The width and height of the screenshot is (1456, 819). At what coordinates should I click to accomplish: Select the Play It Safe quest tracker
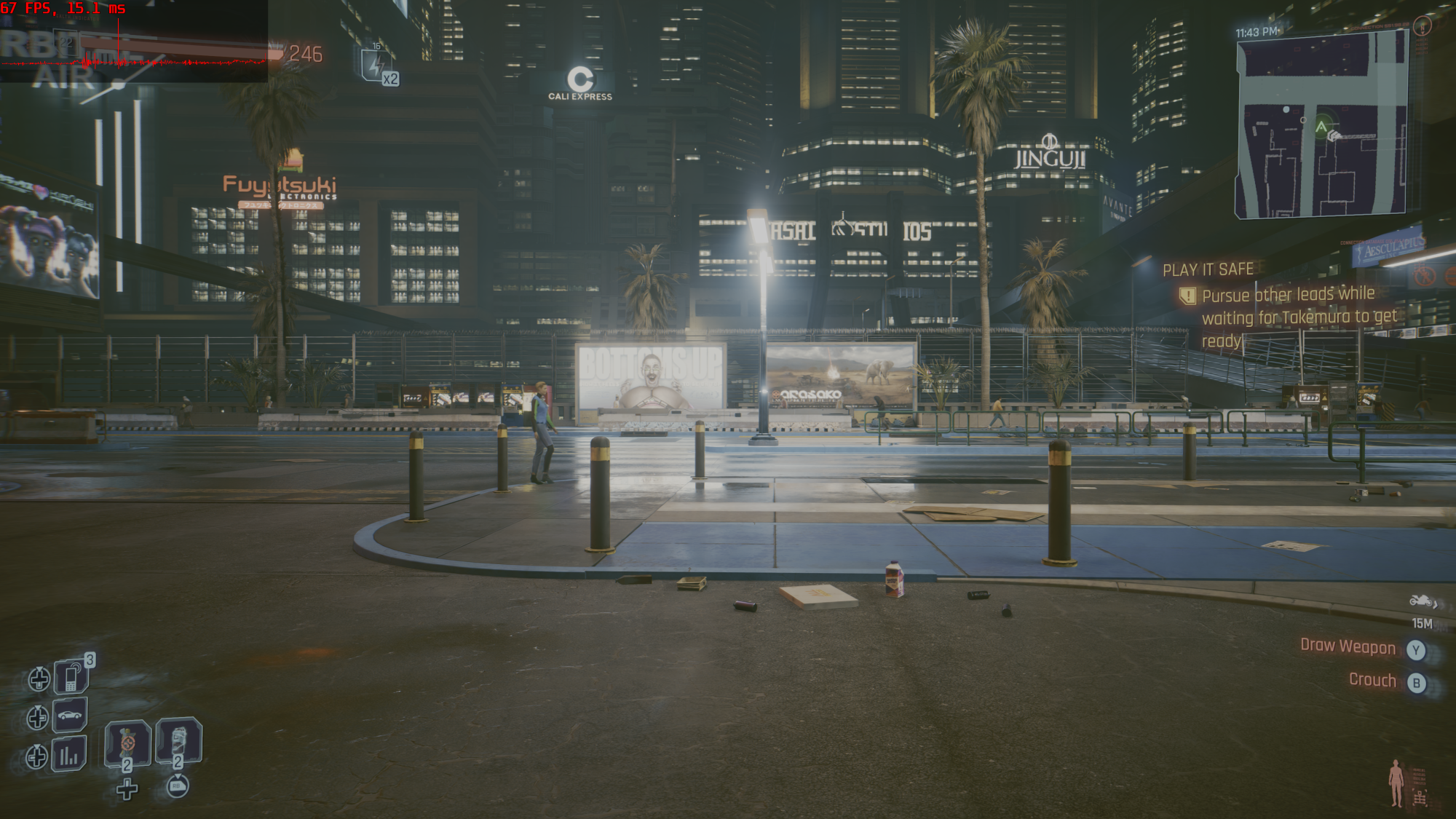[1208, 270]
